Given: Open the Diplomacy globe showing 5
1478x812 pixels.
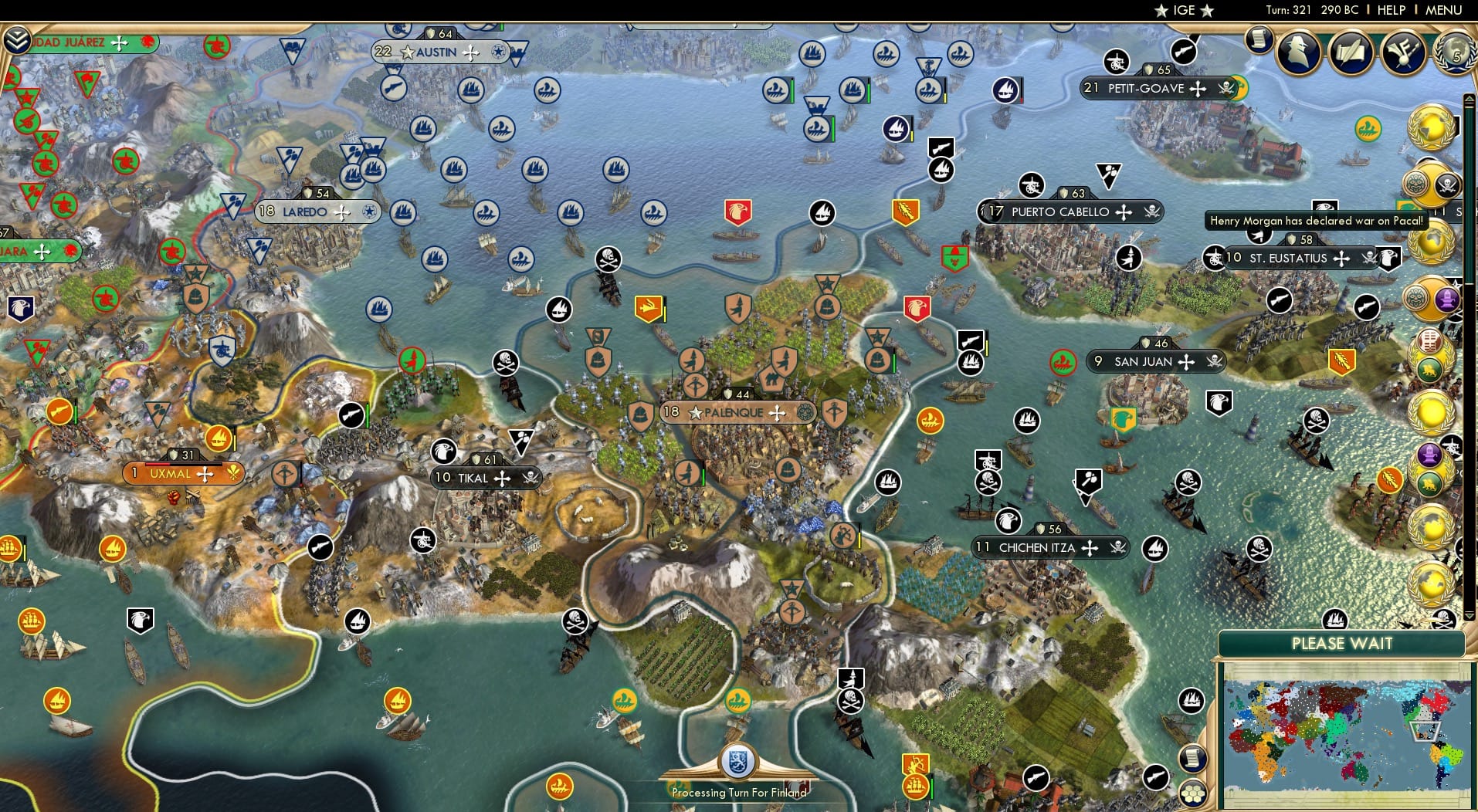Looking at the screenshot, I should pos(1455,52).
